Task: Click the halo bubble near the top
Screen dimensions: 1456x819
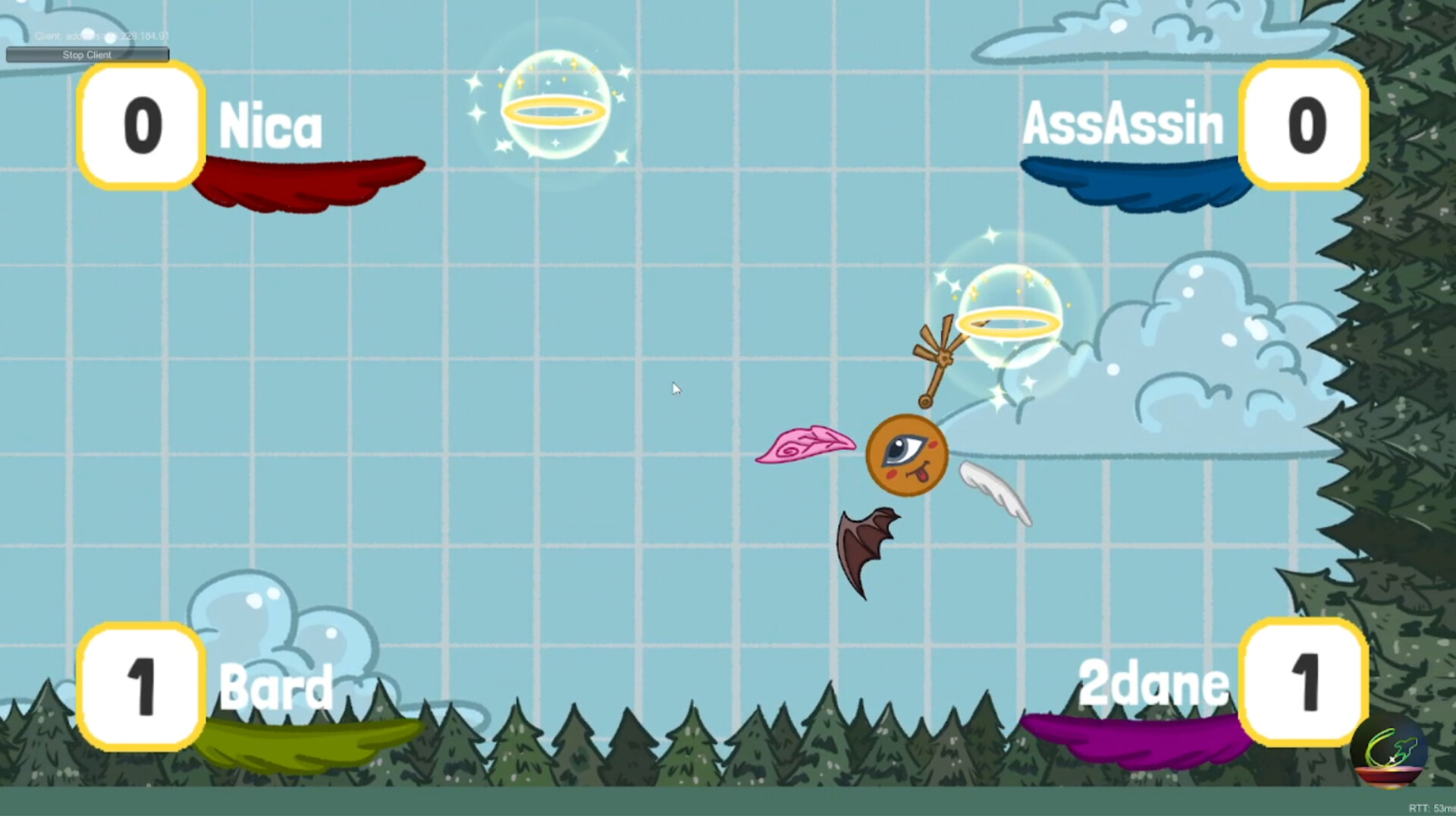Action: pyautogui.click(x=556, y=110)
